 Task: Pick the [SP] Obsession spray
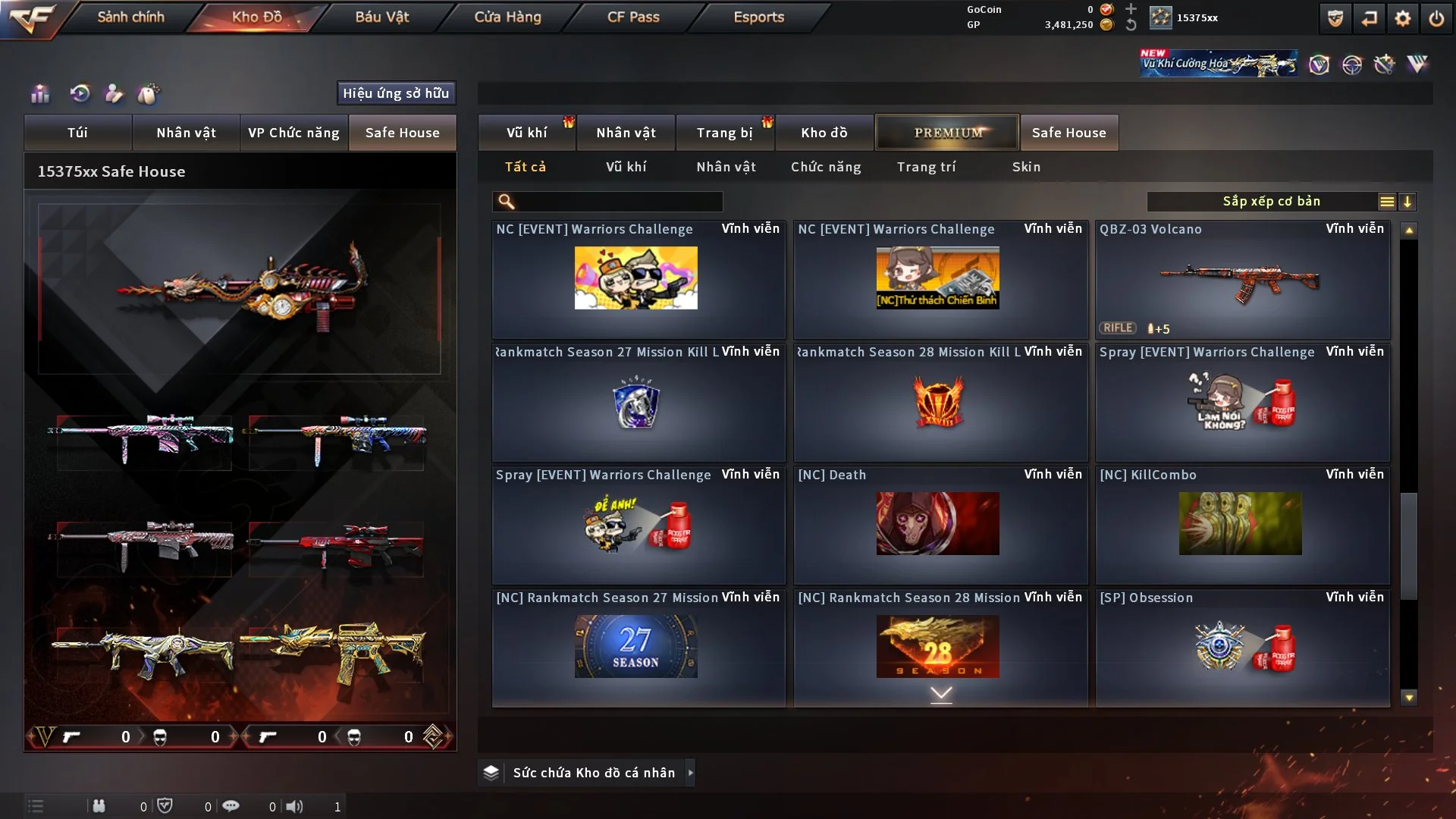pyautogui.click(x=1242, y=648)
